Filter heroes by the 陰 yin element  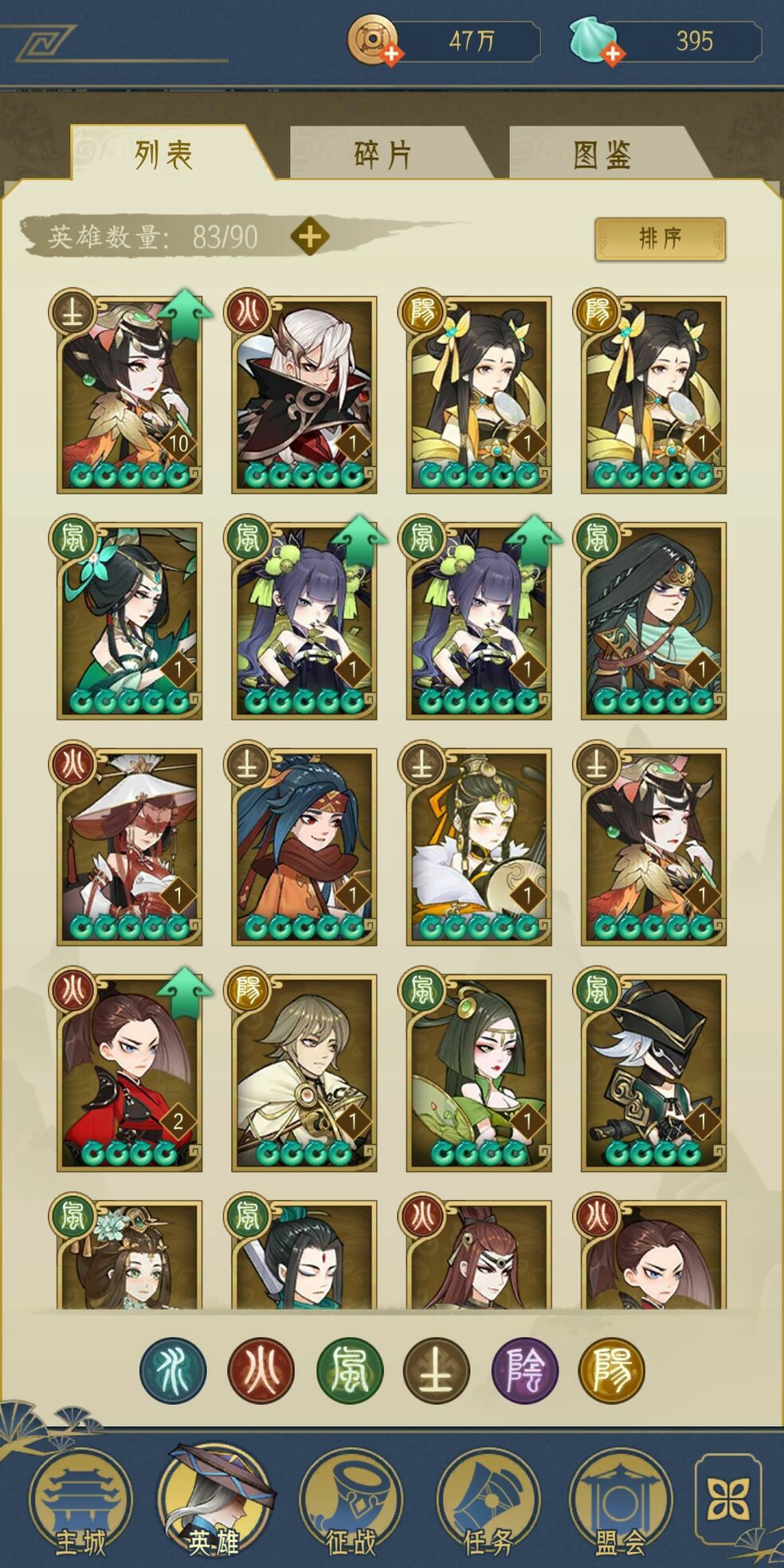[525, 1370]
